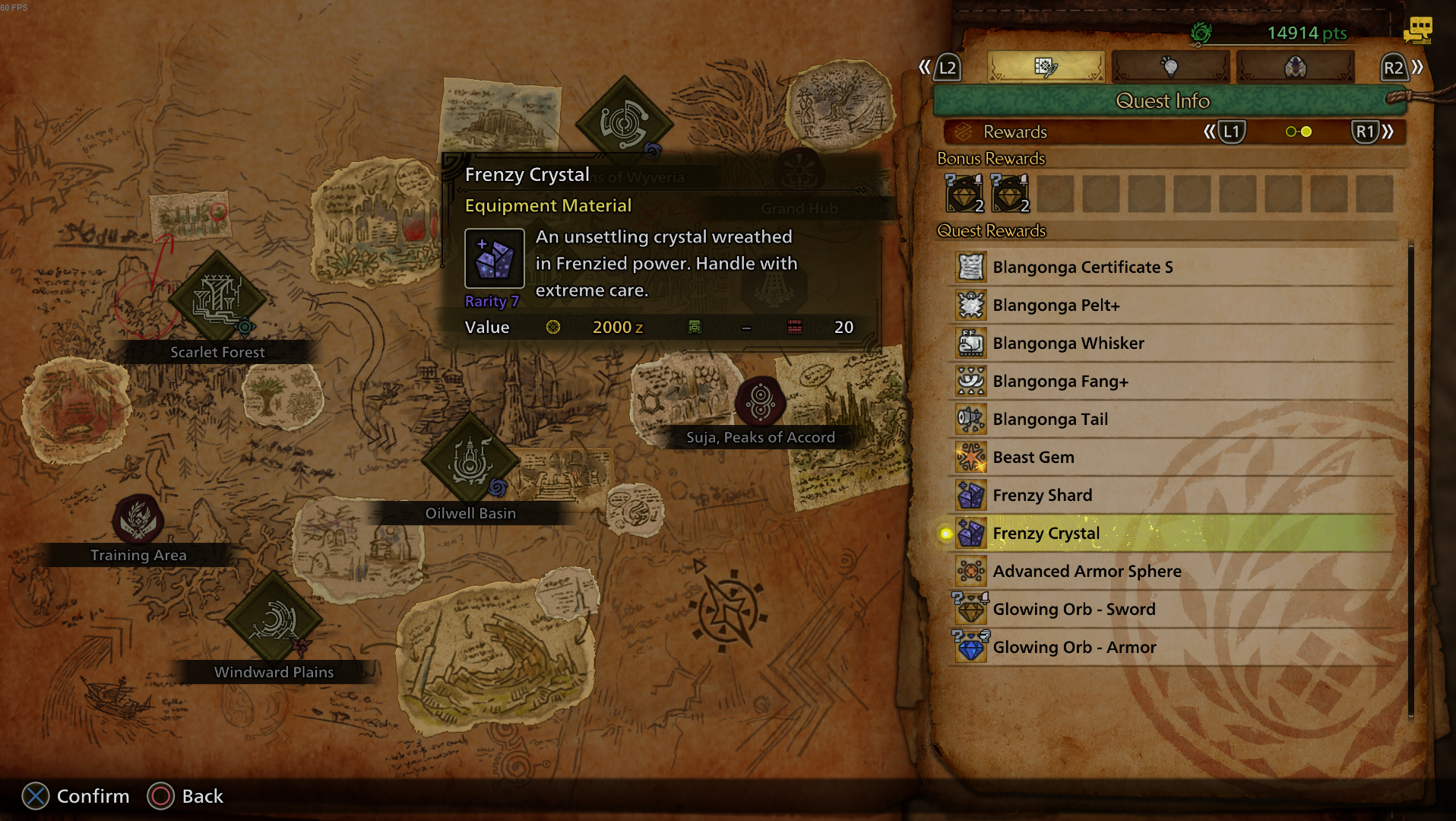
Task: Click the guild points leaf icon
Action: pyautogui.click(x=1203, y=32)
